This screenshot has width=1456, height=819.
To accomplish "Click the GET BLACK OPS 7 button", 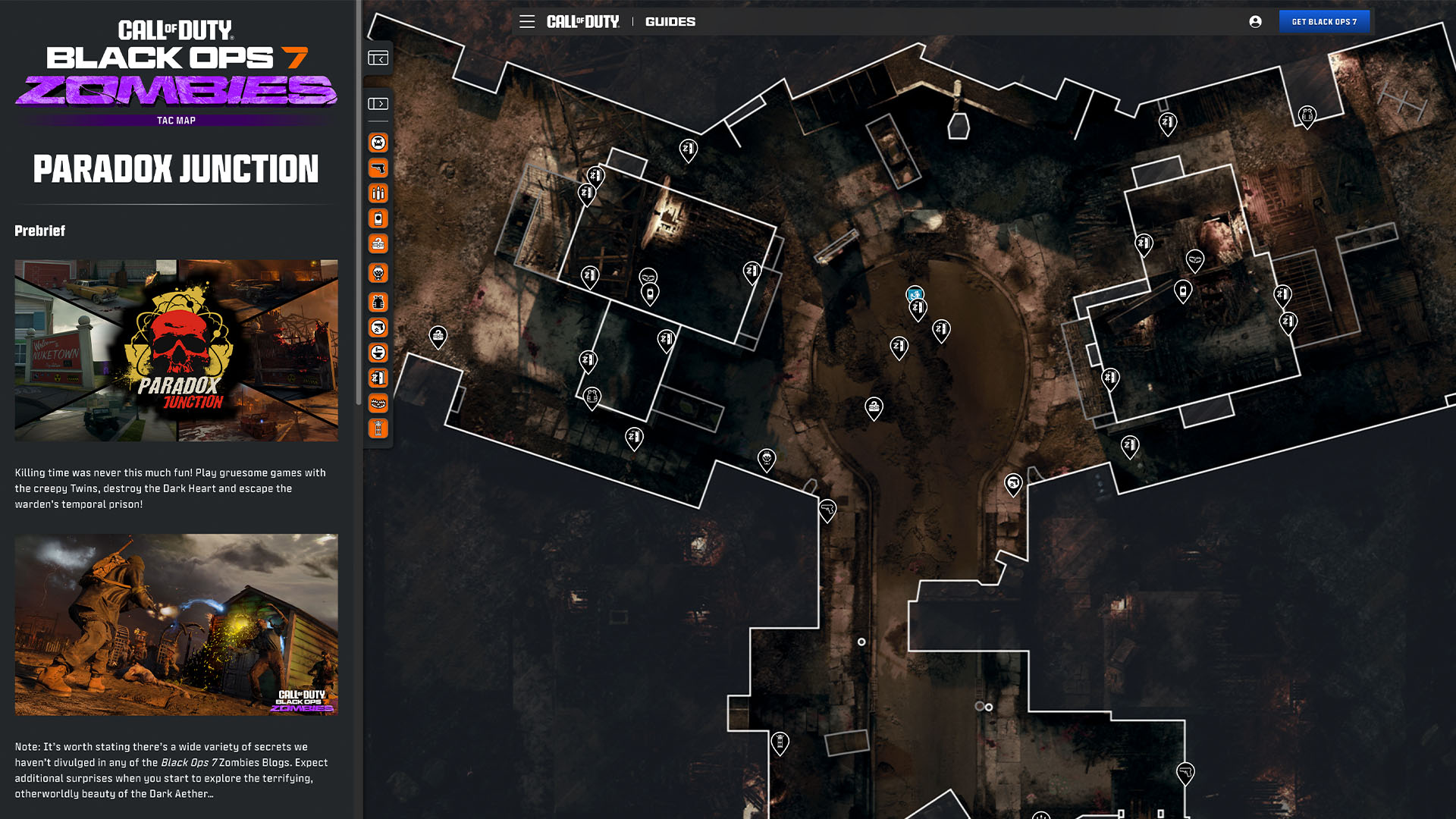I will click(x=1325, y=21).
